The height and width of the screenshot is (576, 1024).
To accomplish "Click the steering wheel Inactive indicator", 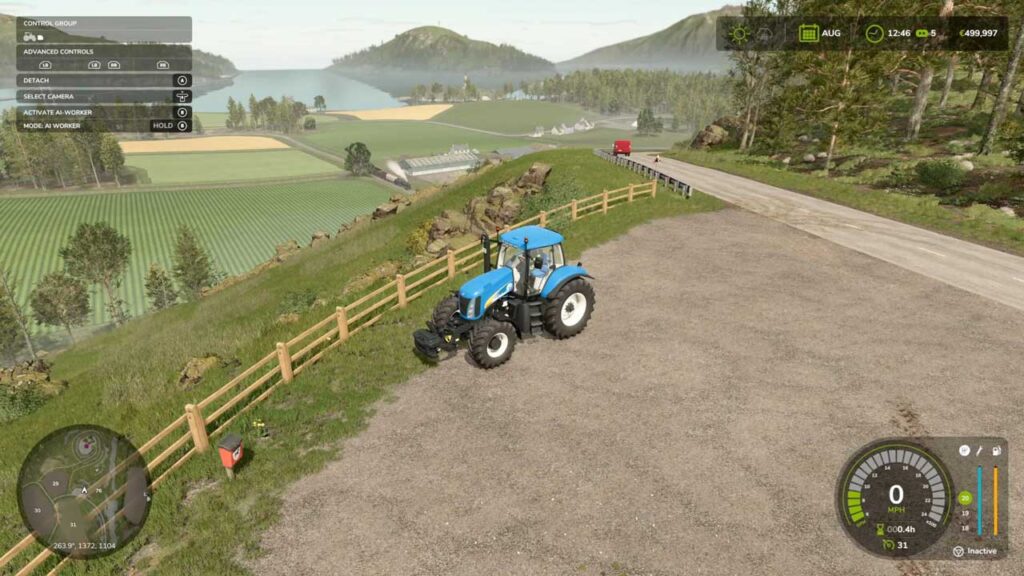I will click(957, 551).
